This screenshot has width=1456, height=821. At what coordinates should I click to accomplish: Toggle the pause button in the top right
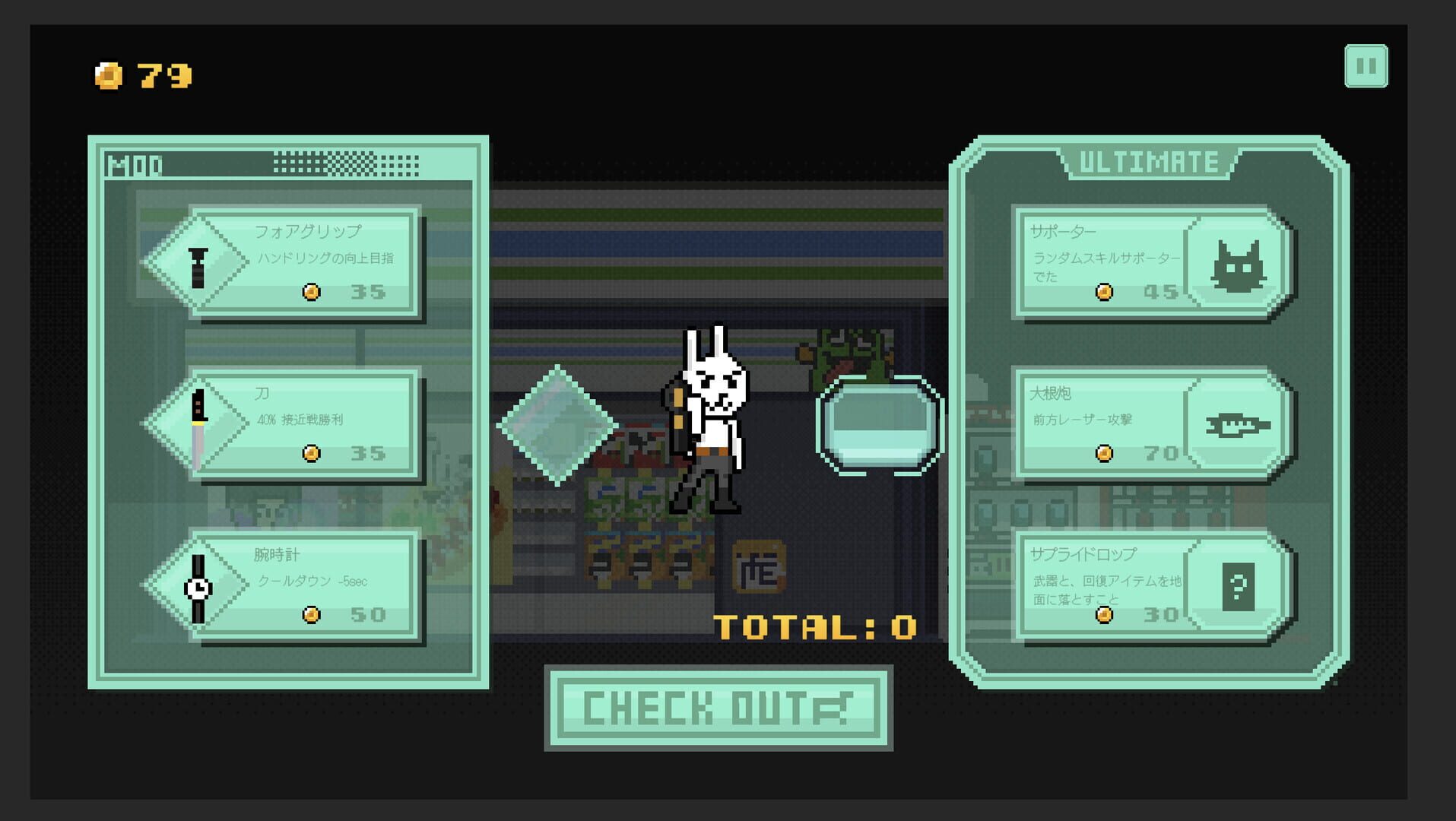[x=1366, y=66]
